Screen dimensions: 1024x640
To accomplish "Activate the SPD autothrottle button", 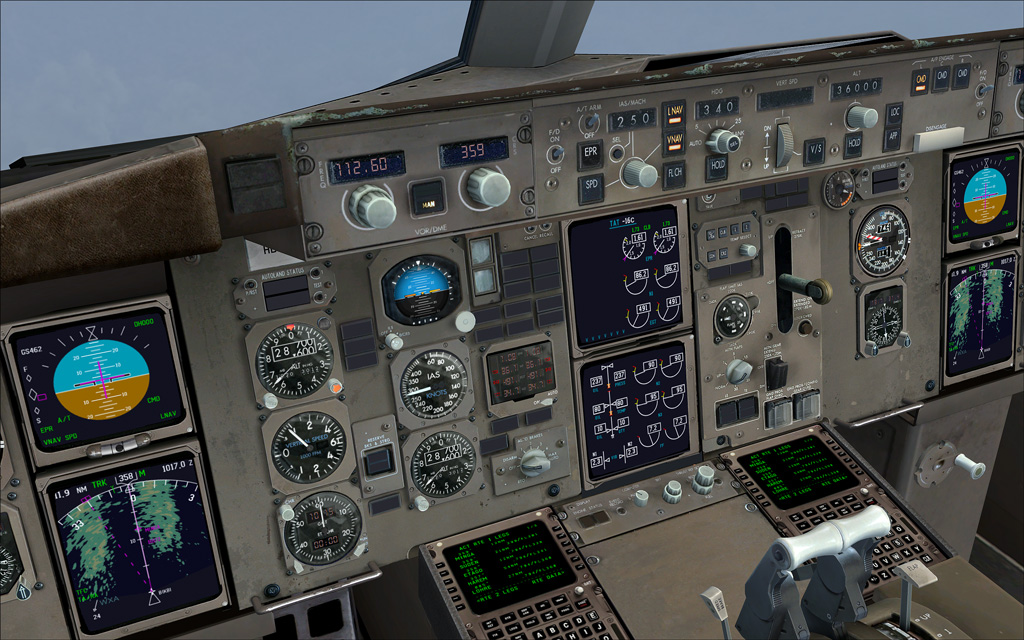I will tap(589, 188).
